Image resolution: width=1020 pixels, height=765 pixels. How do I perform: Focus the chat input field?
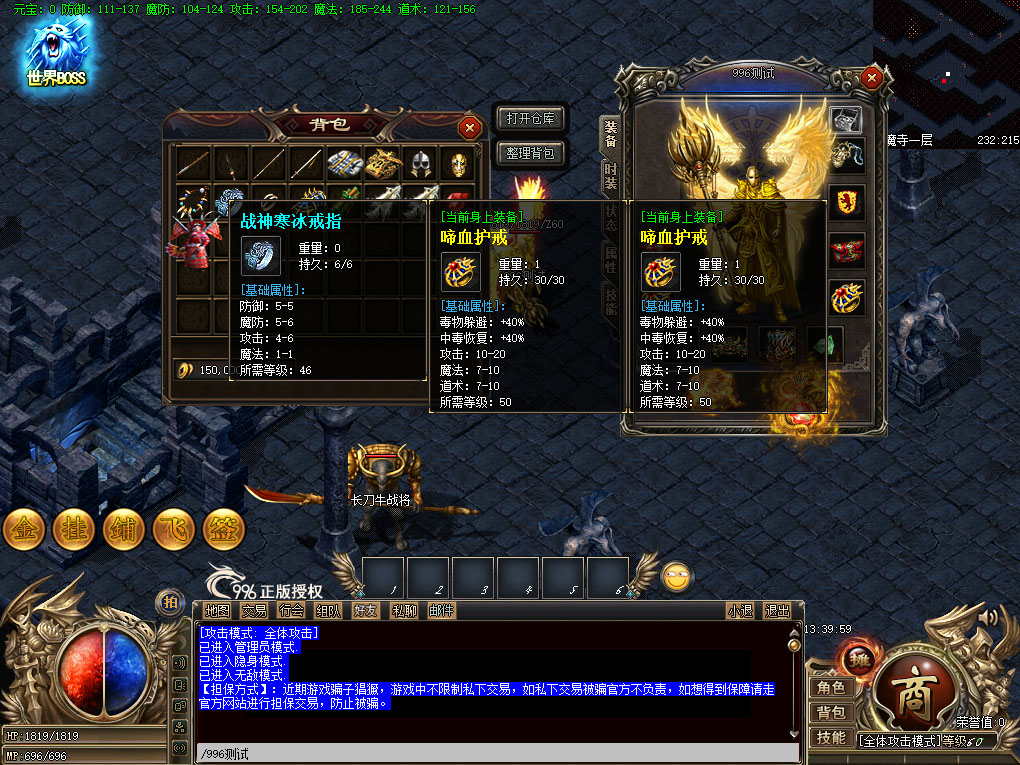495,753
